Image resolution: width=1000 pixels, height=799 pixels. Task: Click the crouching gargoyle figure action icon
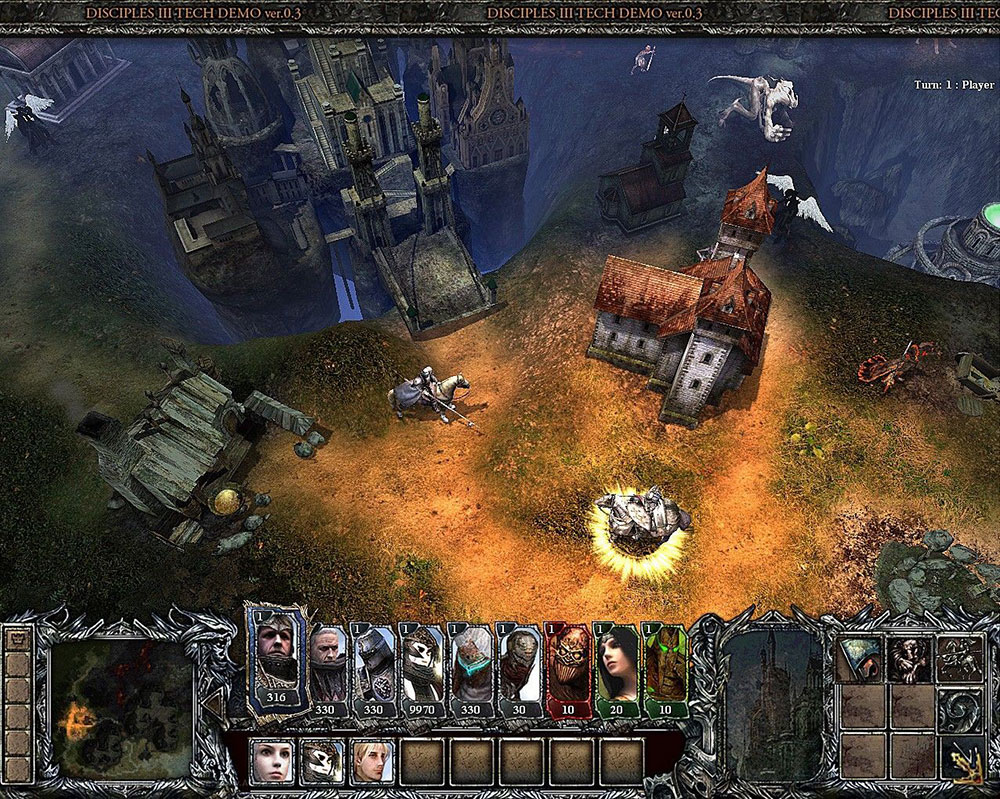click(910, 660)
